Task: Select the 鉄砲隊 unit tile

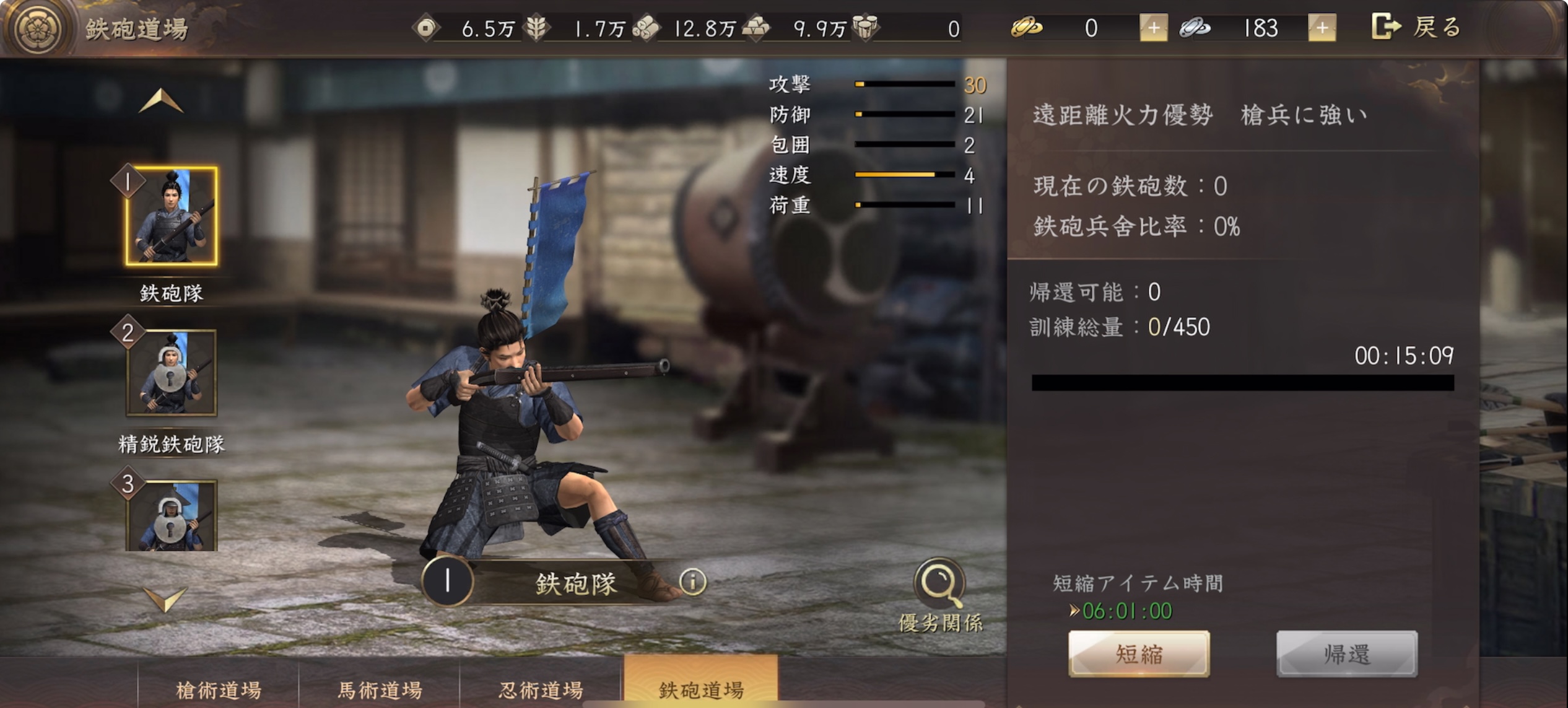Action: pos(172,216)
